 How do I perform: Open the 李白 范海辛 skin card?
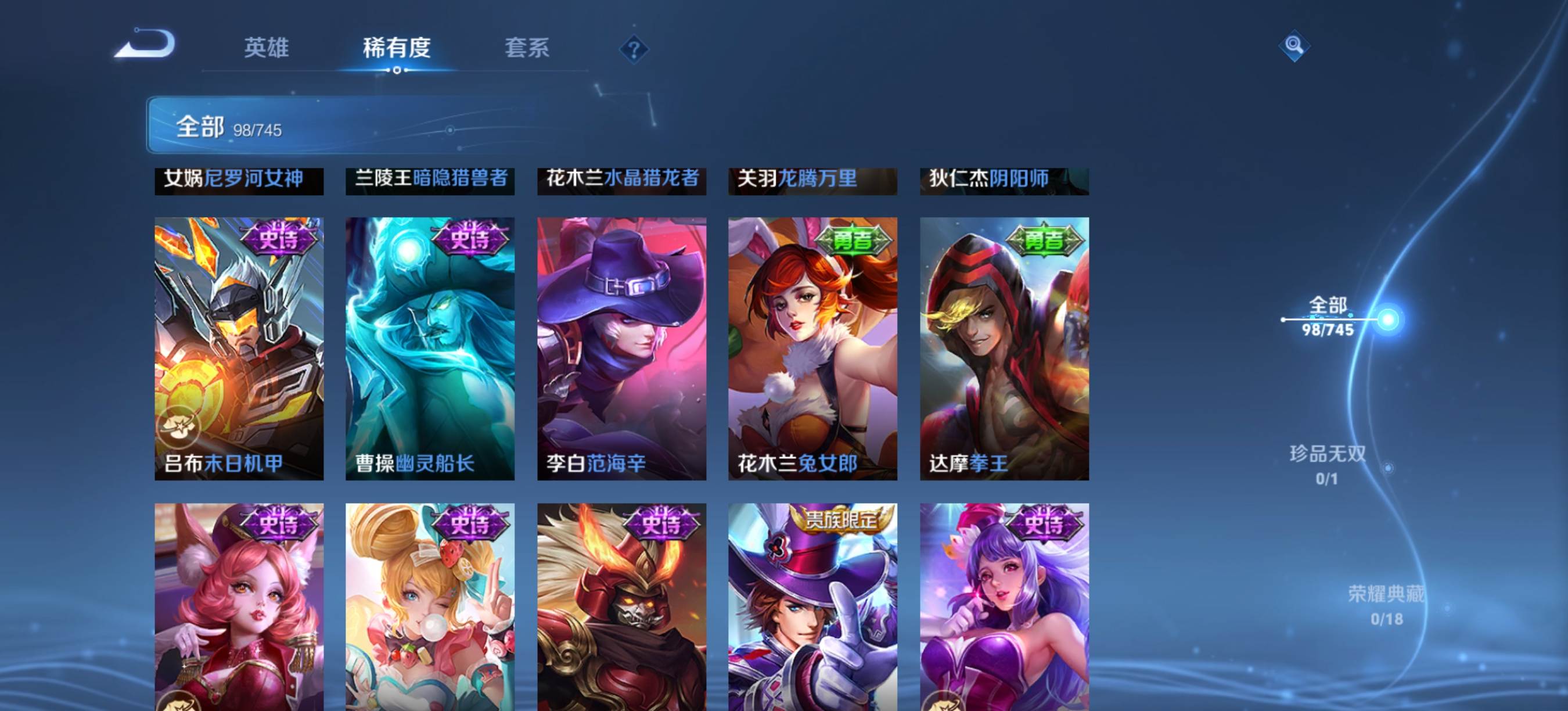(621, 348)
